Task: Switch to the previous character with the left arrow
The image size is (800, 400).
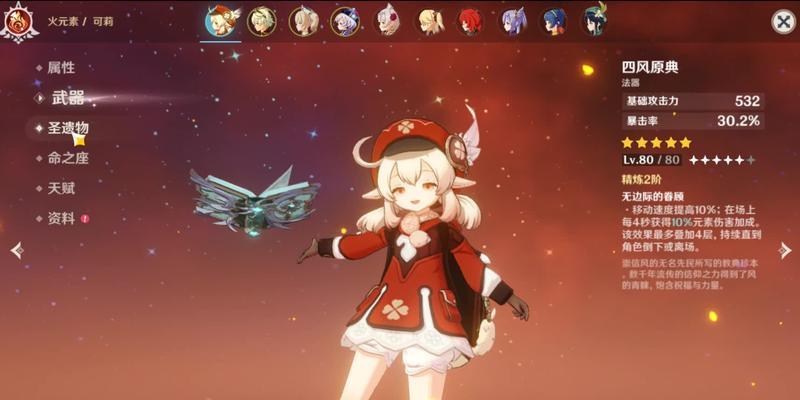Action: point(16,250)
